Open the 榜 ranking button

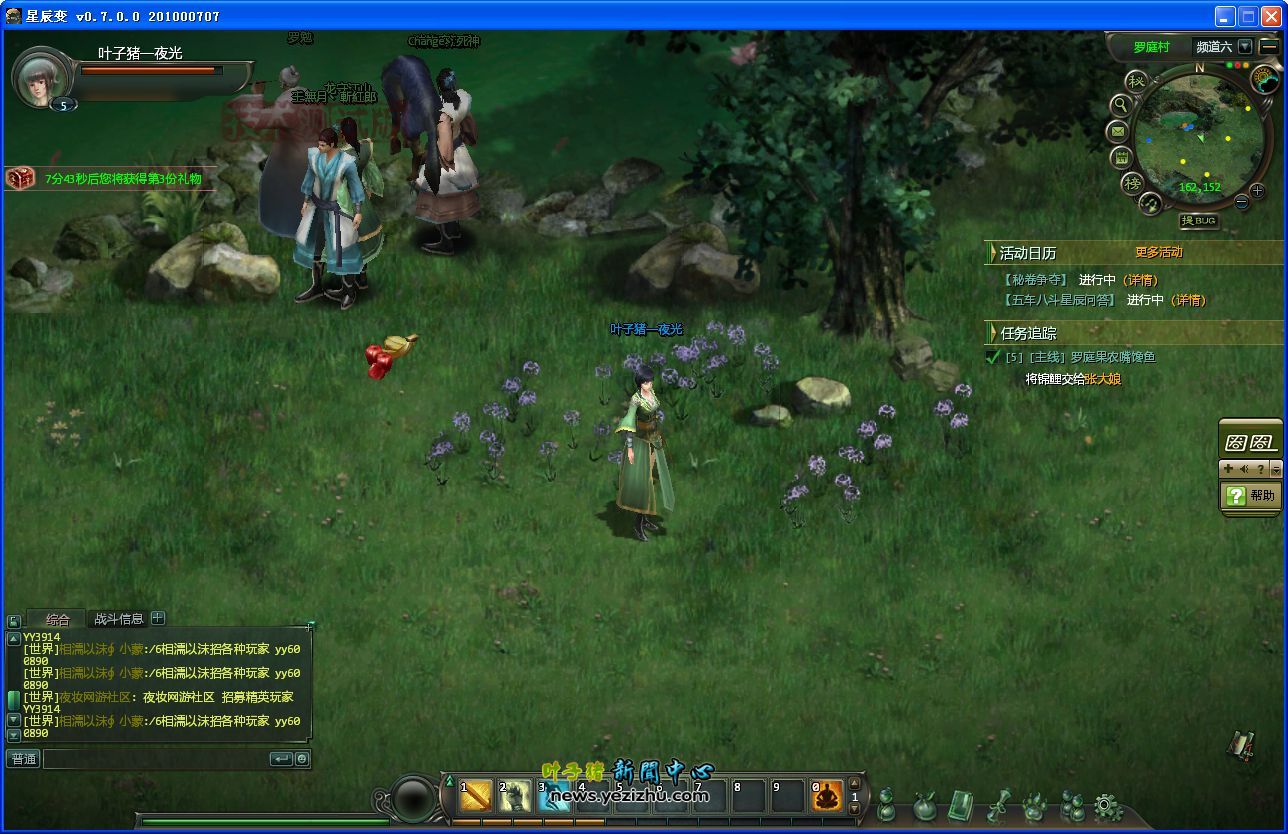pyautogui.click(x=1132, y=183)
